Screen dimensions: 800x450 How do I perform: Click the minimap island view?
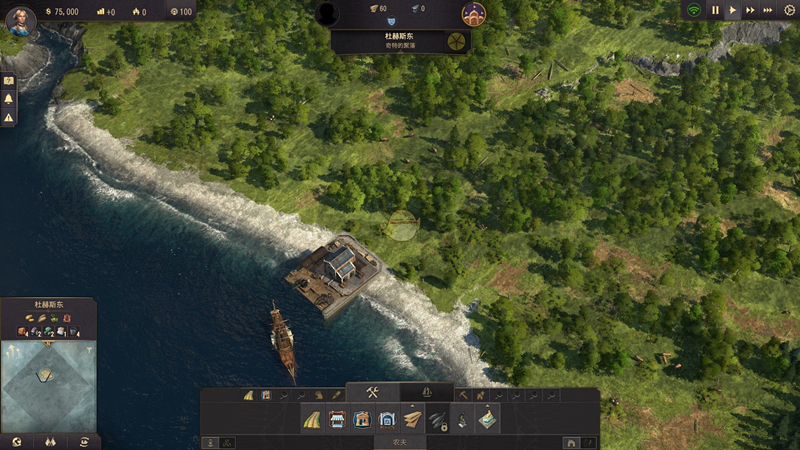coord(48,385)
